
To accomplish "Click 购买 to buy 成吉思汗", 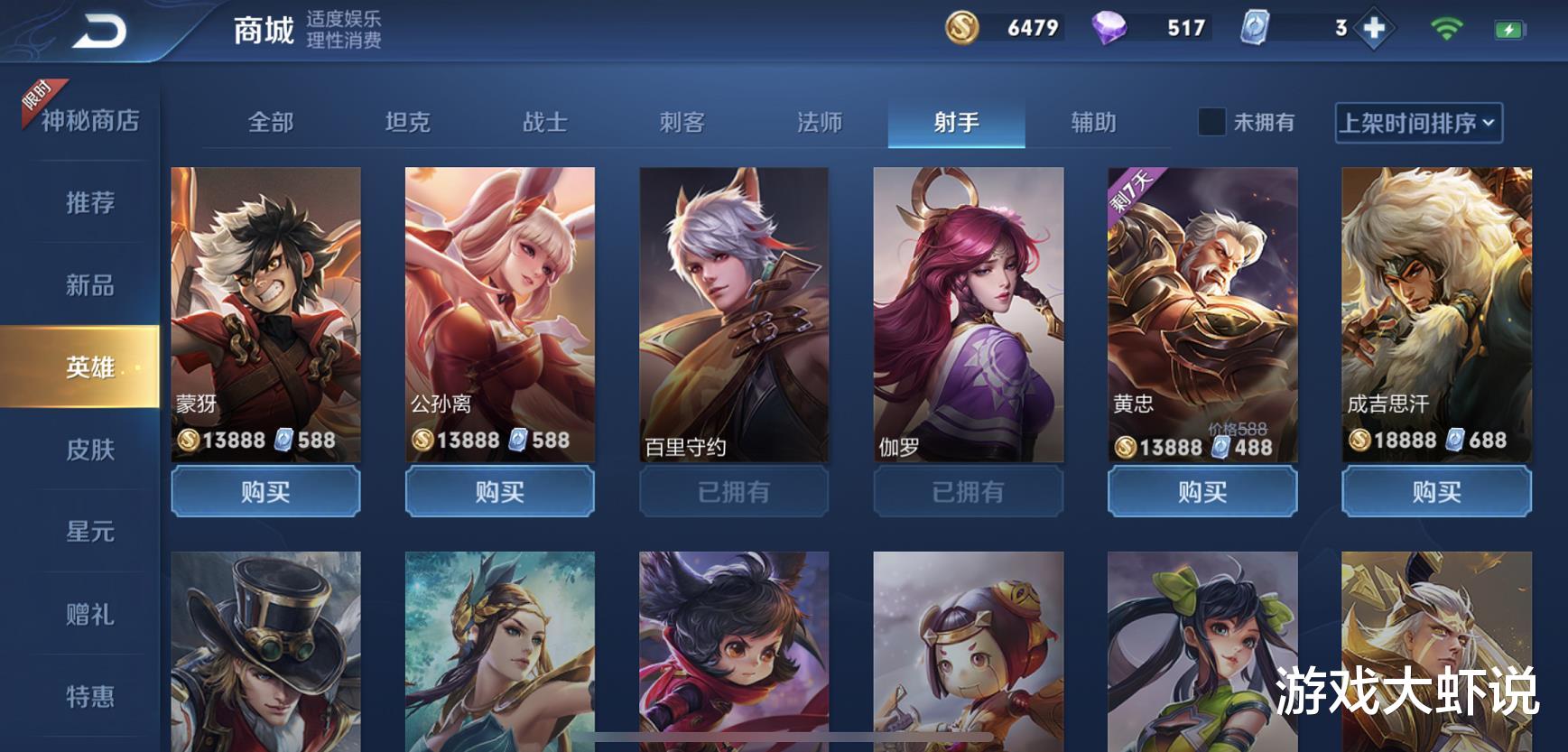I will (1436, 492).
